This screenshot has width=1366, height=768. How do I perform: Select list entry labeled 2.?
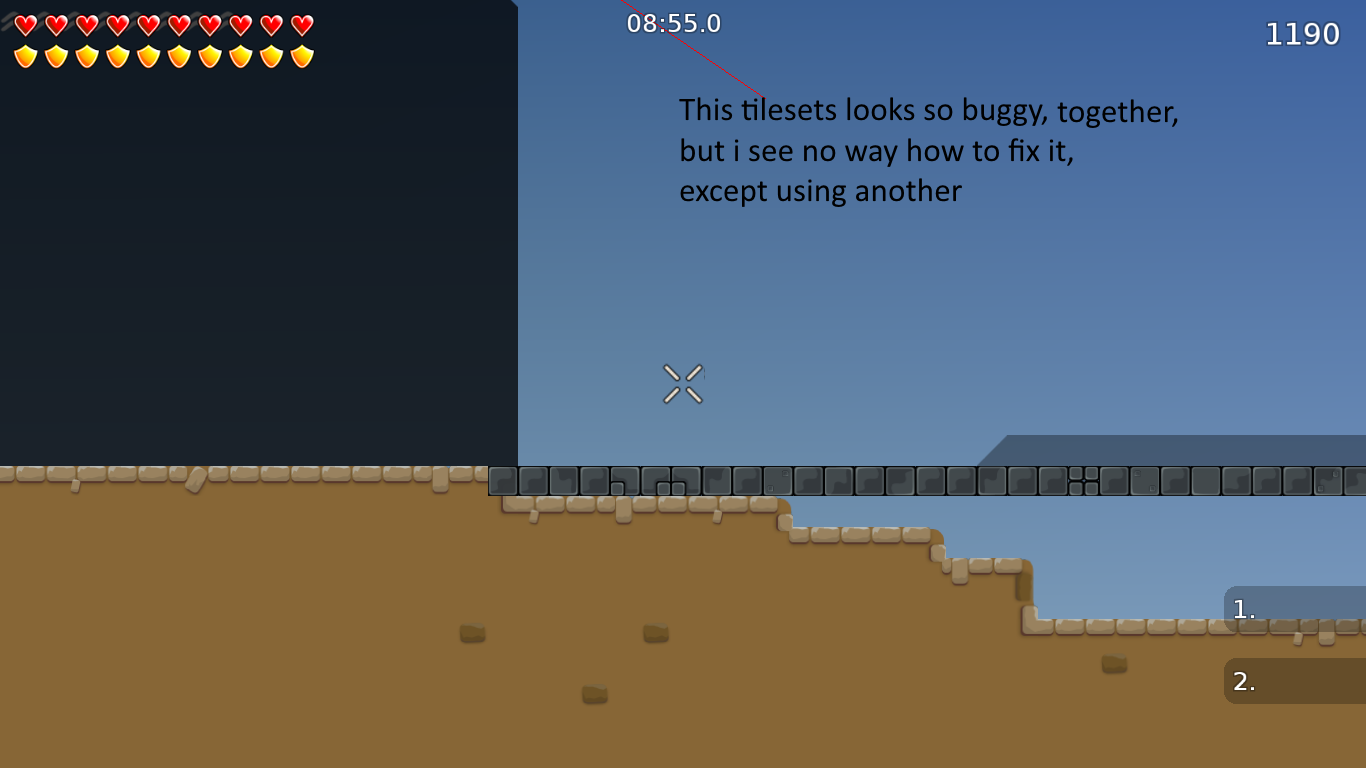pos(1244,681)
